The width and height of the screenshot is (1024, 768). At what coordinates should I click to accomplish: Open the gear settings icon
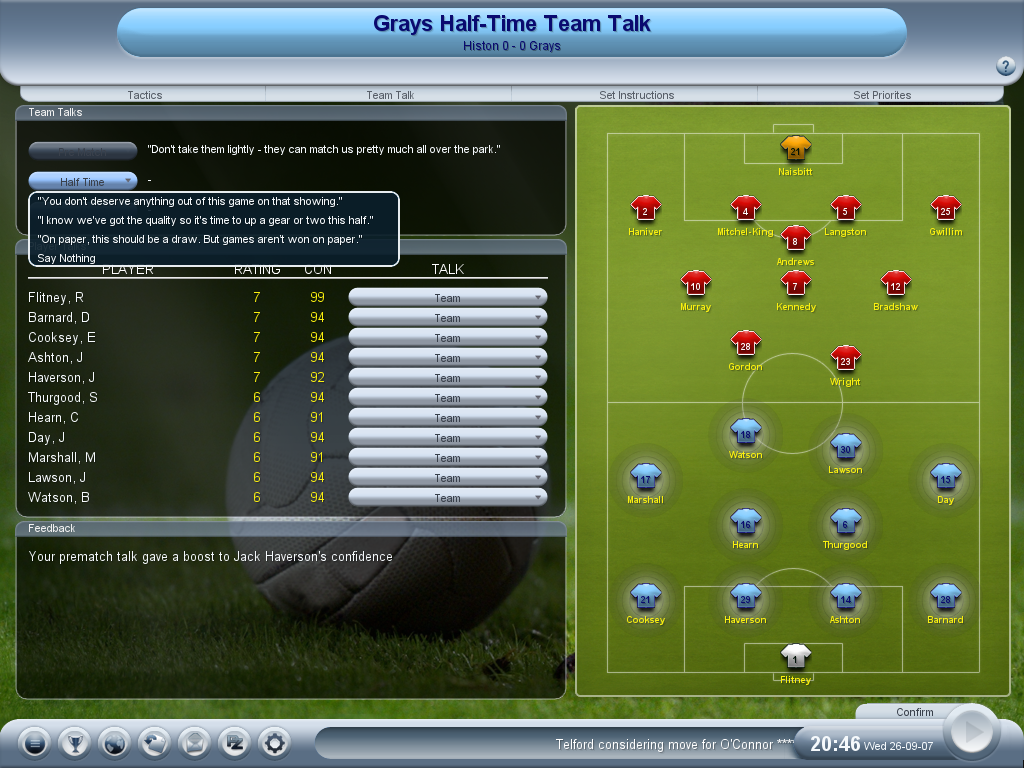[x=274, y=743]
